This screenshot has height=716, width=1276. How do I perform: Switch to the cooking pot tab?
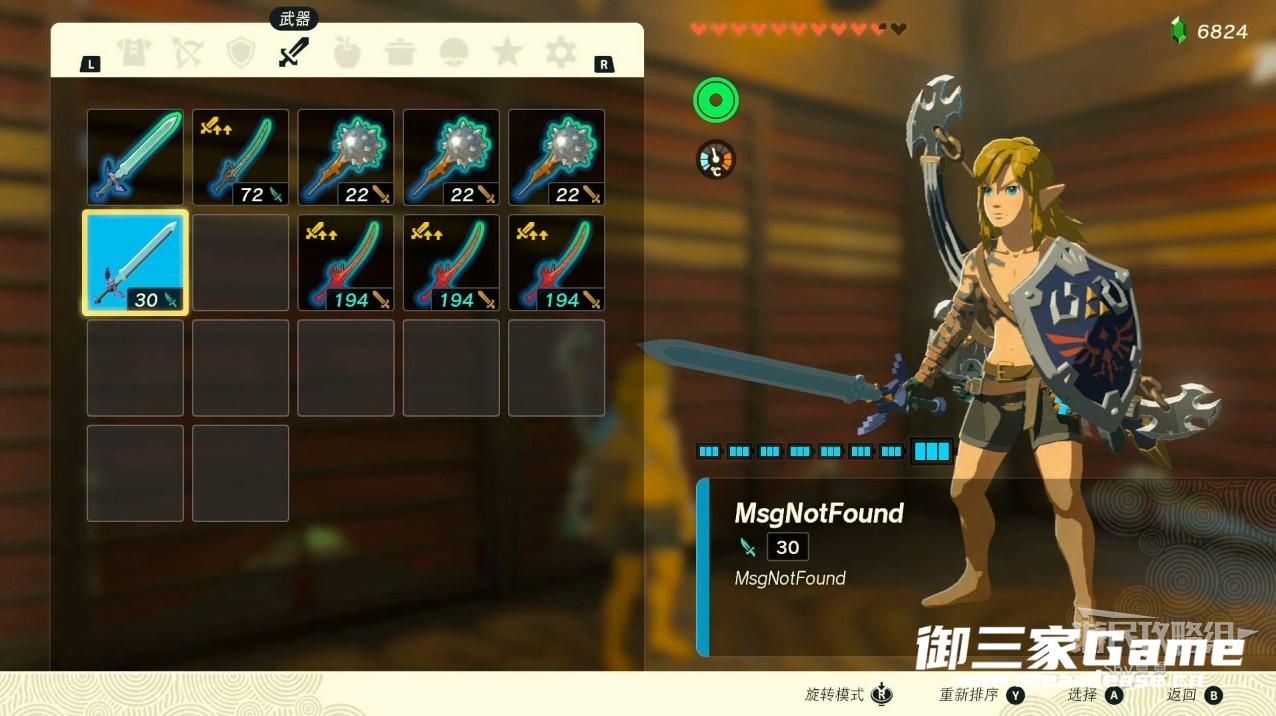pos(401,52)
